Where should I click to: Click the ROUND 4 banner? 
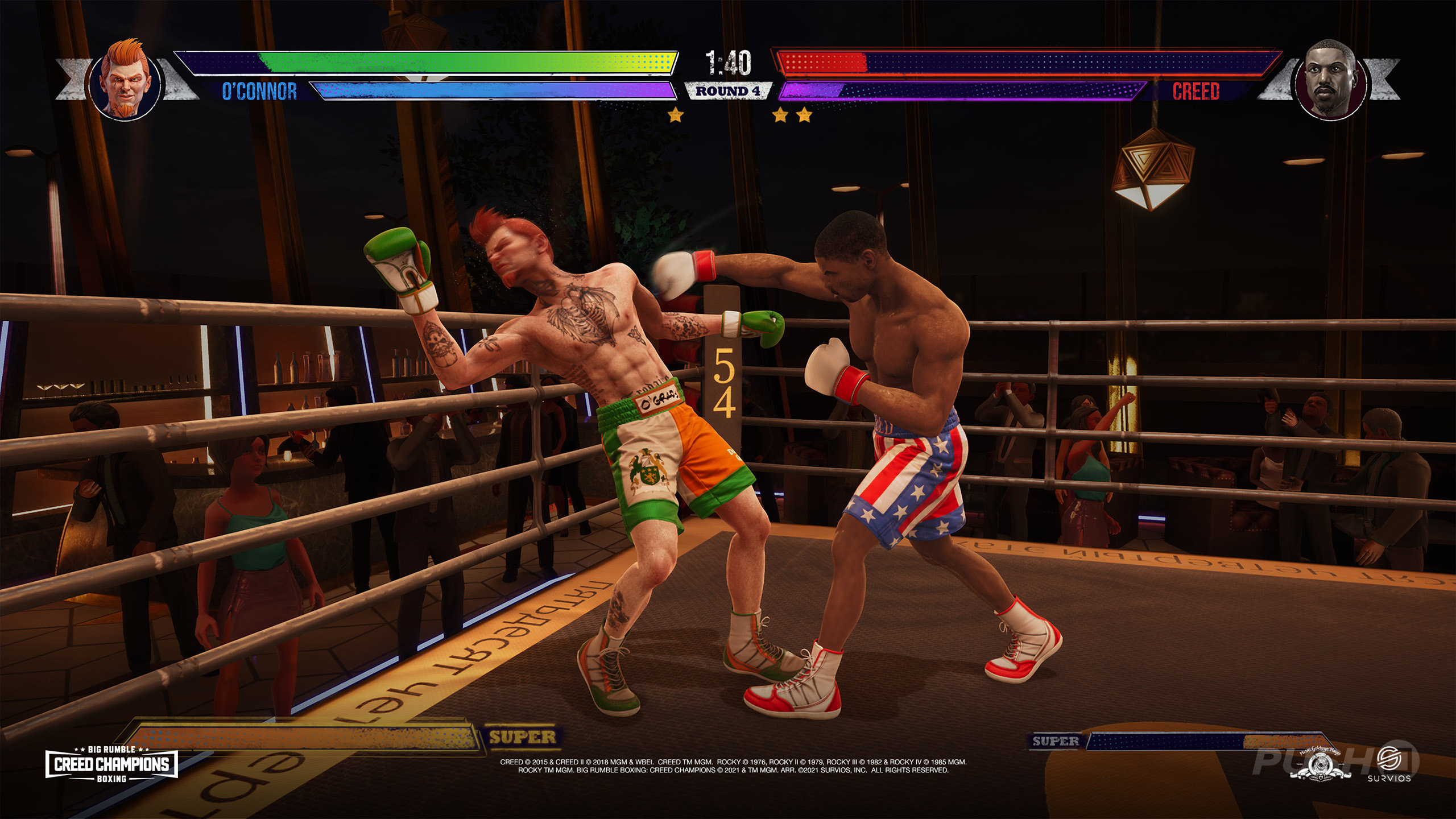coord(728,90)
